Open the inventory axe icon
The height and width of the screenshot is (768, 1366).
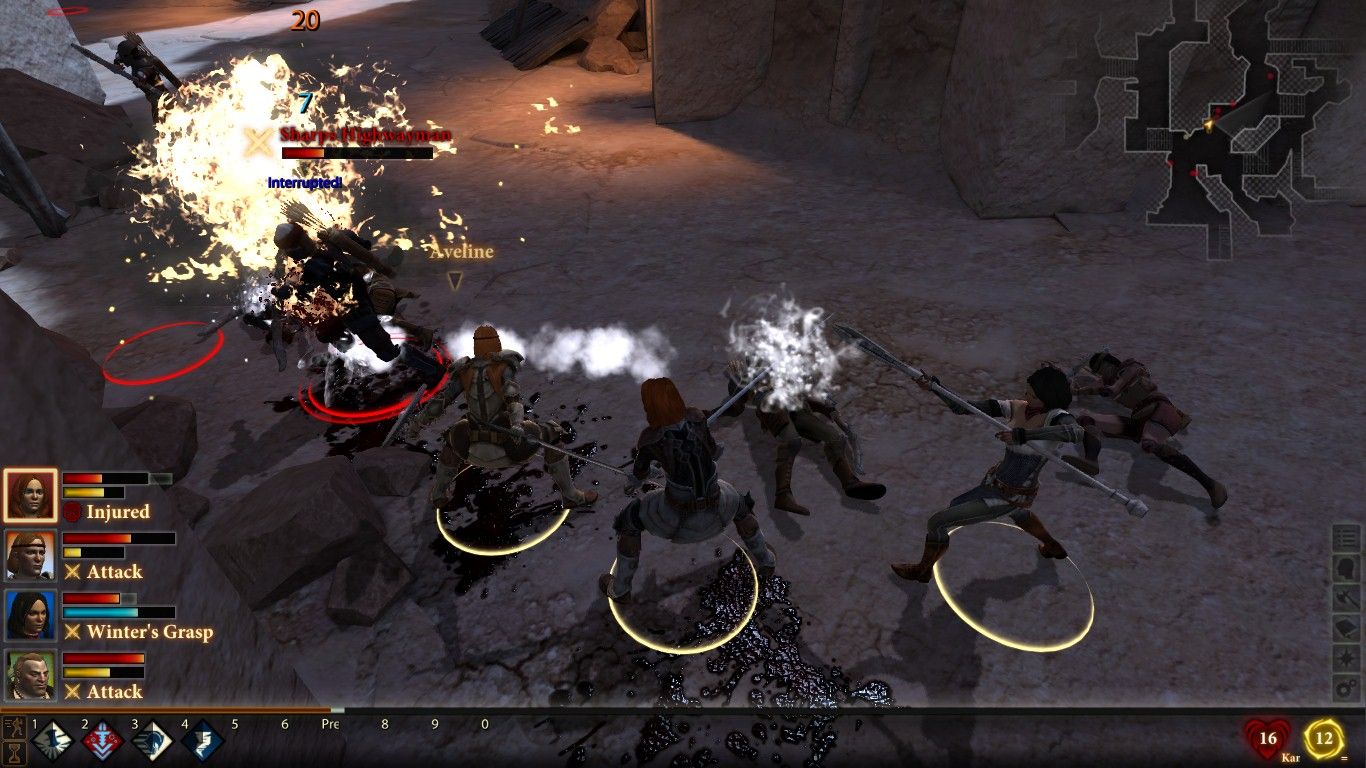tap(1347, 599)
